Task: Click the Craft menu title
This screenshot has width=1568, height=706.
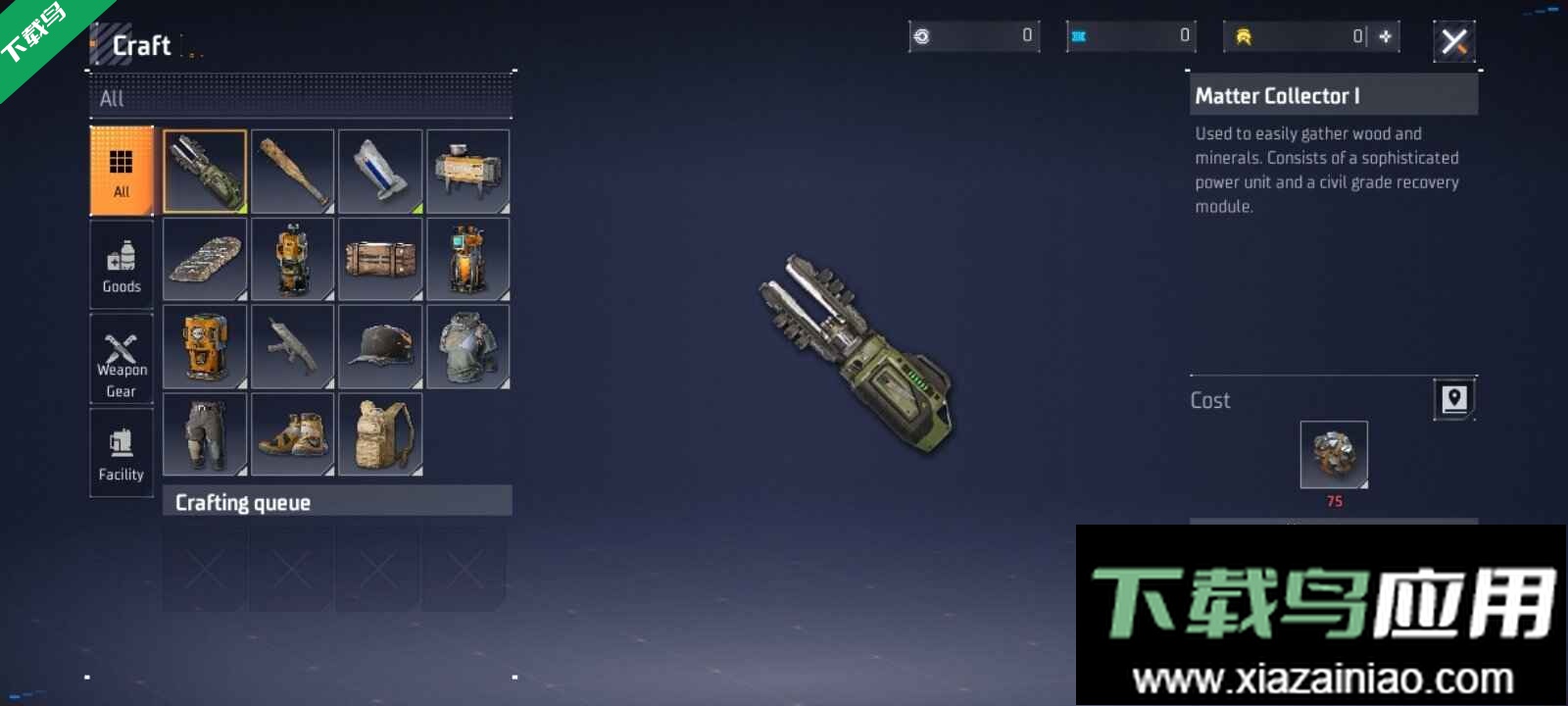Action: pyautogui.click(x=141, y=44)
